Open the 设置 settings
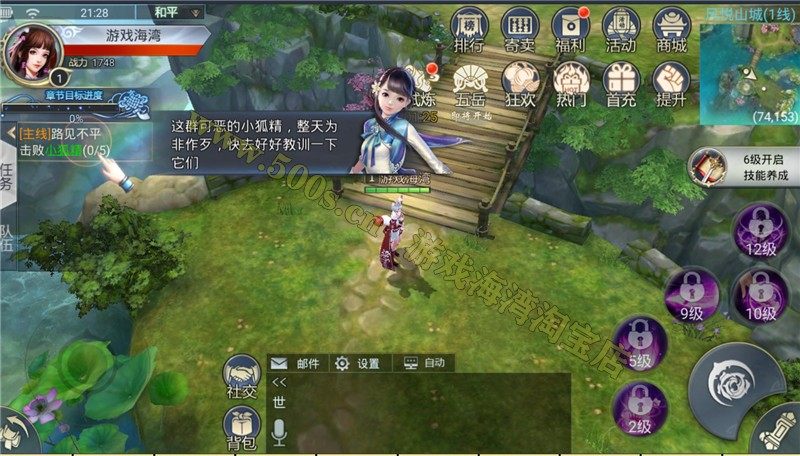The height and width of the screenshot is (456, 800). (x=358, y=363)
